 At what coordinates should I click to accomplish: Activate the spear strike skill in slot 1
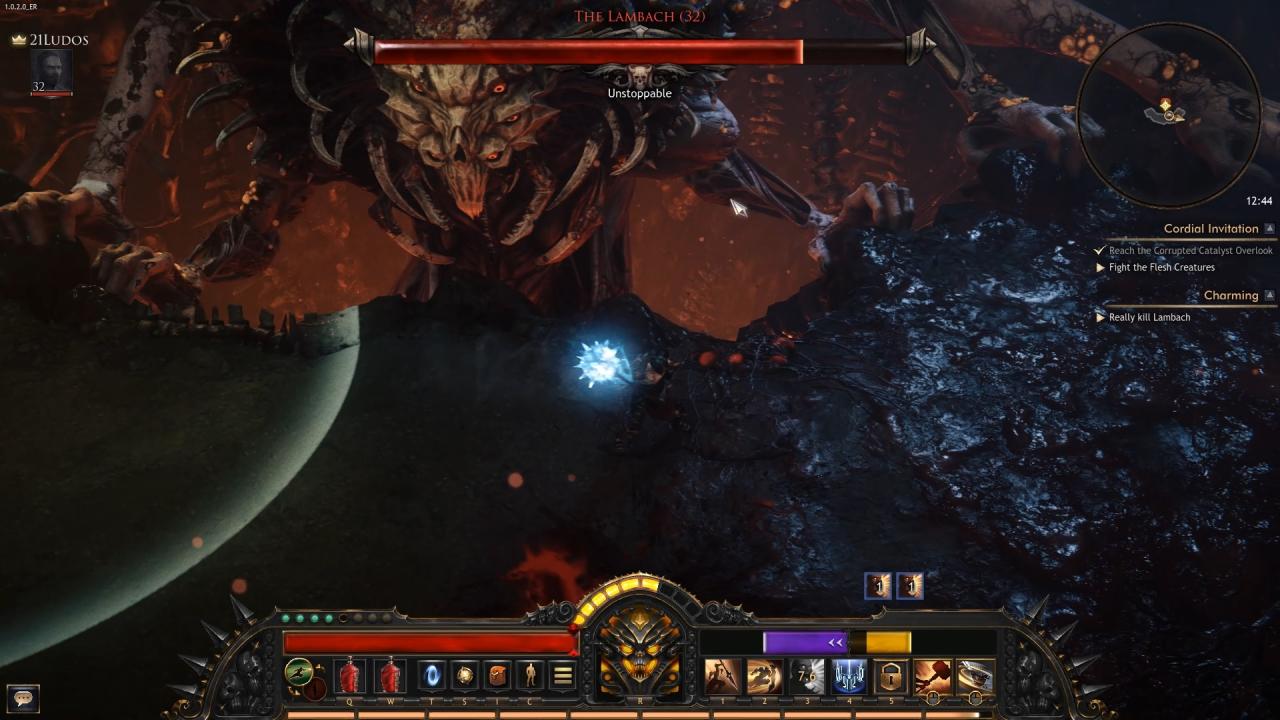(x=723, y=676)
